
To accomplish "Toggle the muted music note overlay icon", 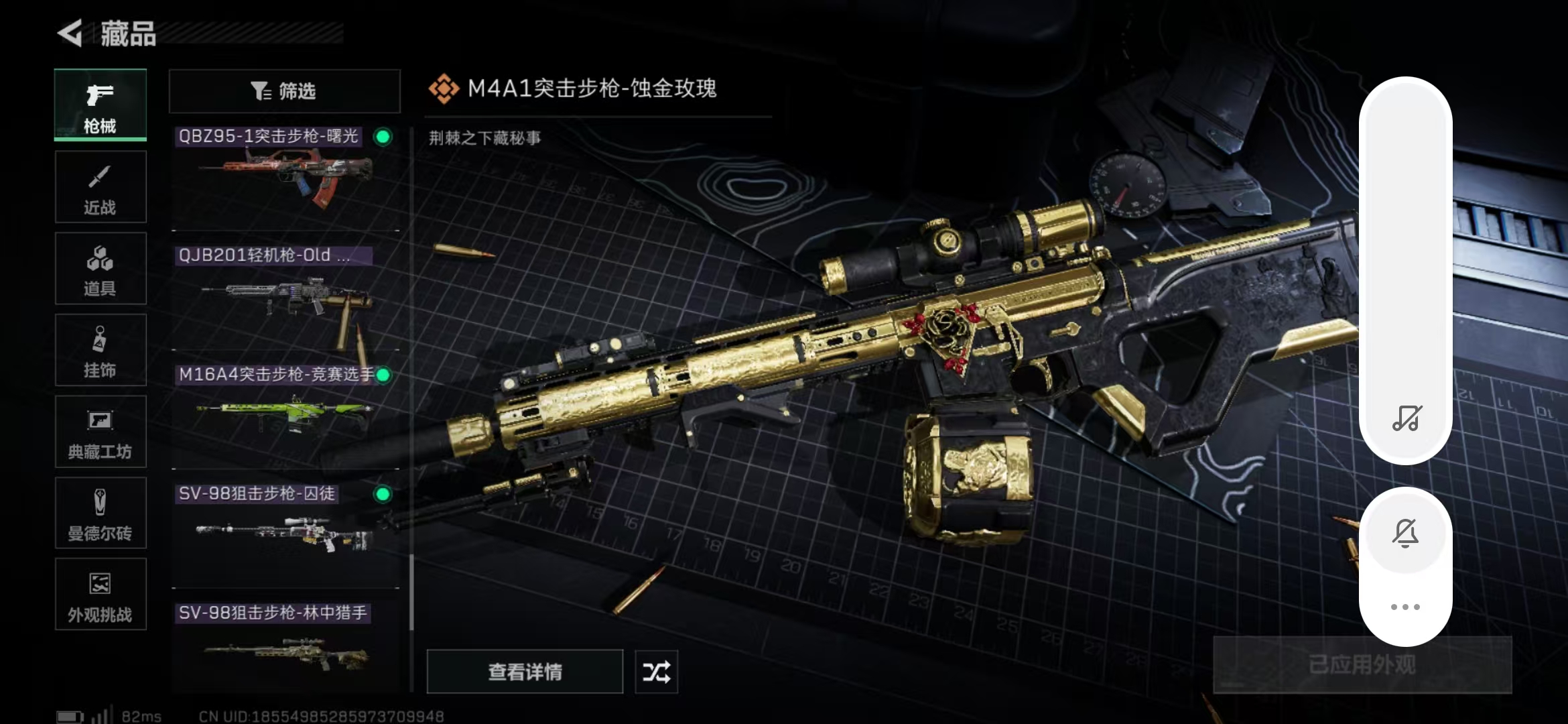I will 1406,418.
